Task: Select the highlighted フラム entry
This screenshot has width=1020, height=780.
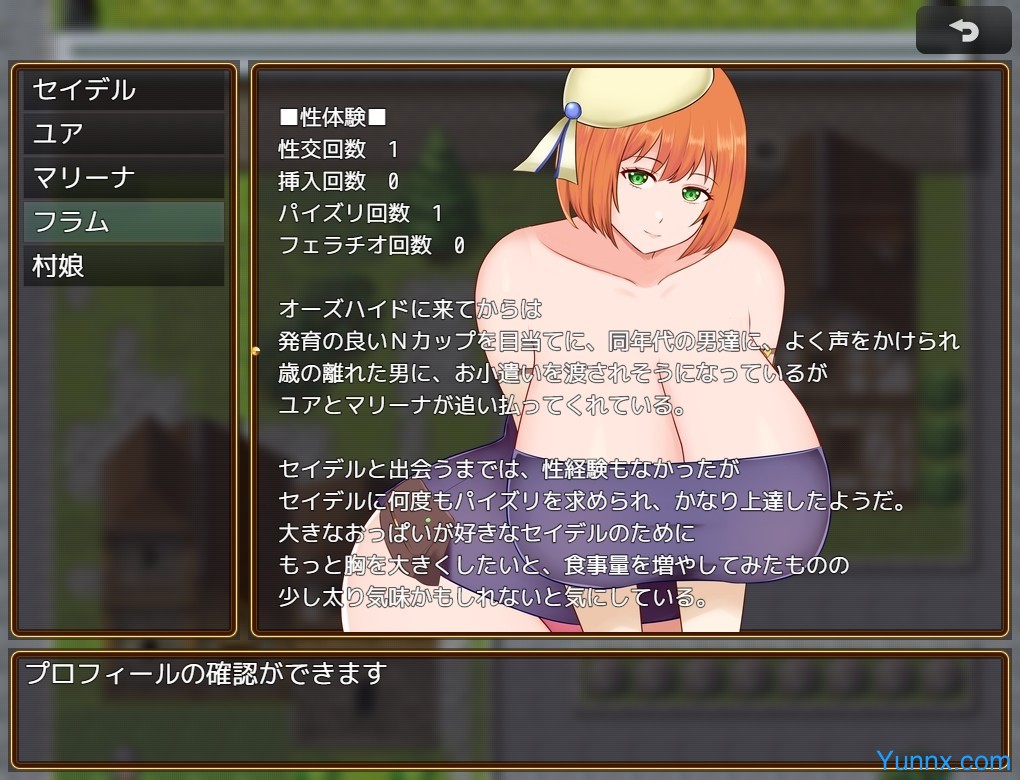Action: [x=124, y=222]
